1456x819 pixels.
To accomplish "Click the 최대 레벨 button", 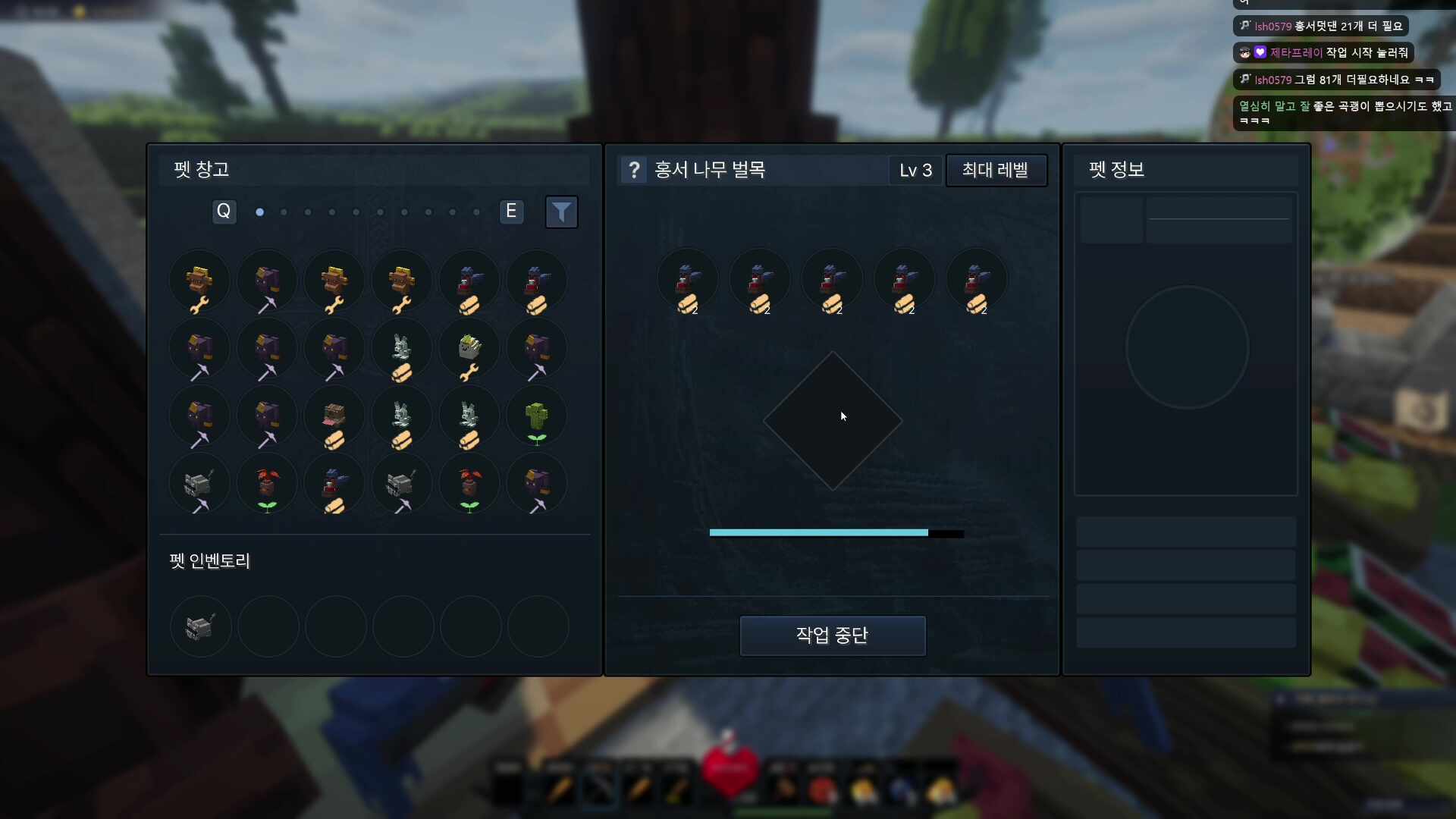I will point(996,170).
